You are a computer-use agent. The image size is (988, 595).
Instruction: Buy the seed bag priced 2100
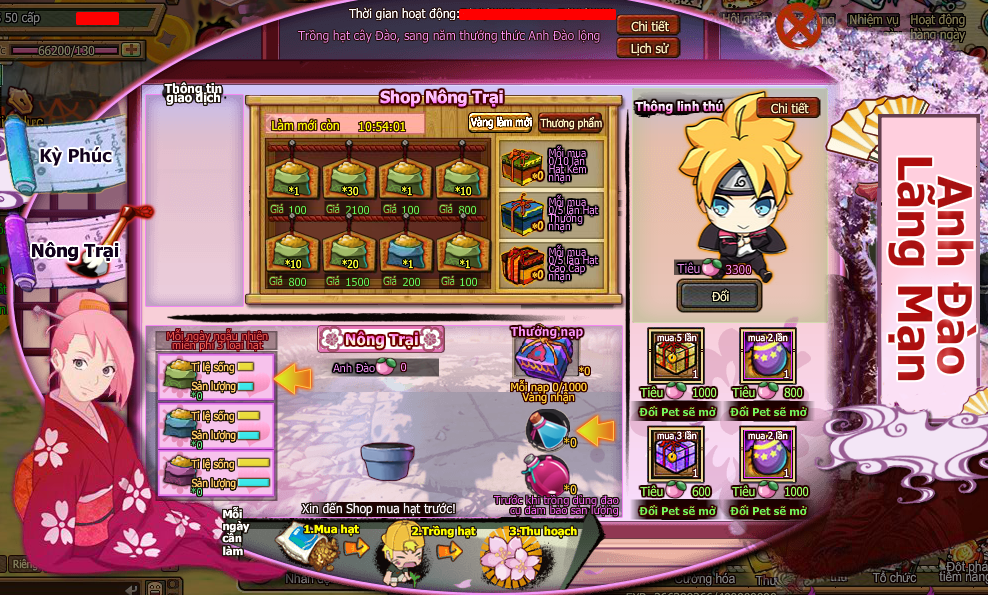click(x=348, y=180)
